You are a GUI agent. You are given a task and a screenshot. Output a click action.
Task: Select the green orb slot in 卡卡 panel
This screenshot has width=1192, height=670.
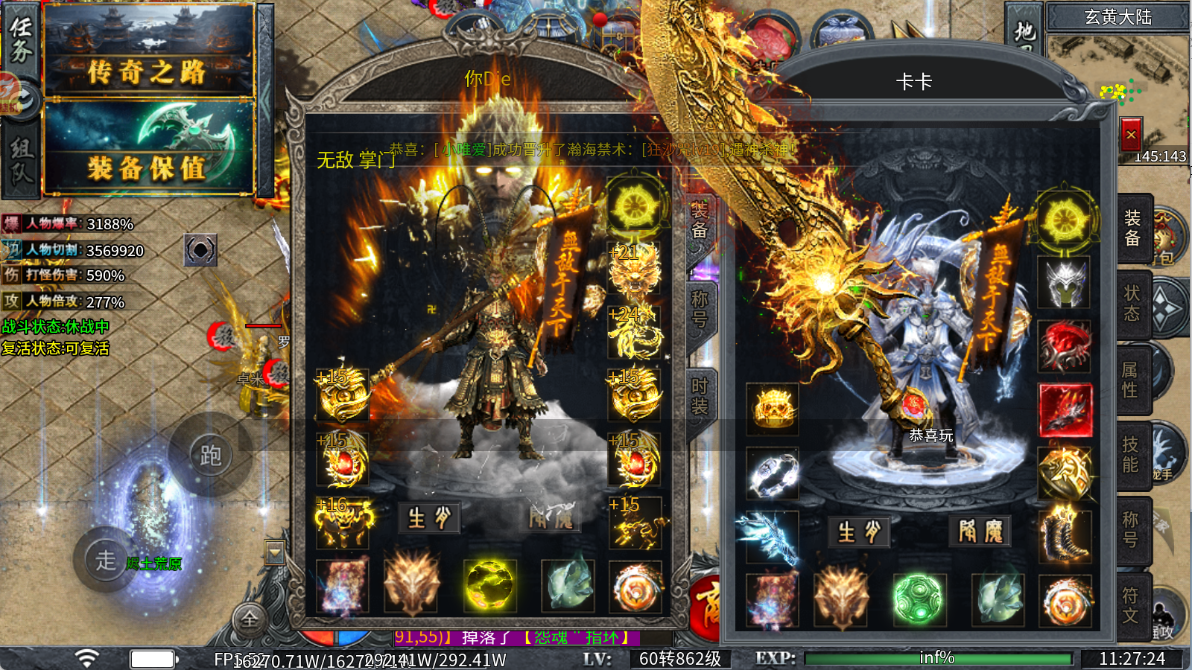coord(919,597)
